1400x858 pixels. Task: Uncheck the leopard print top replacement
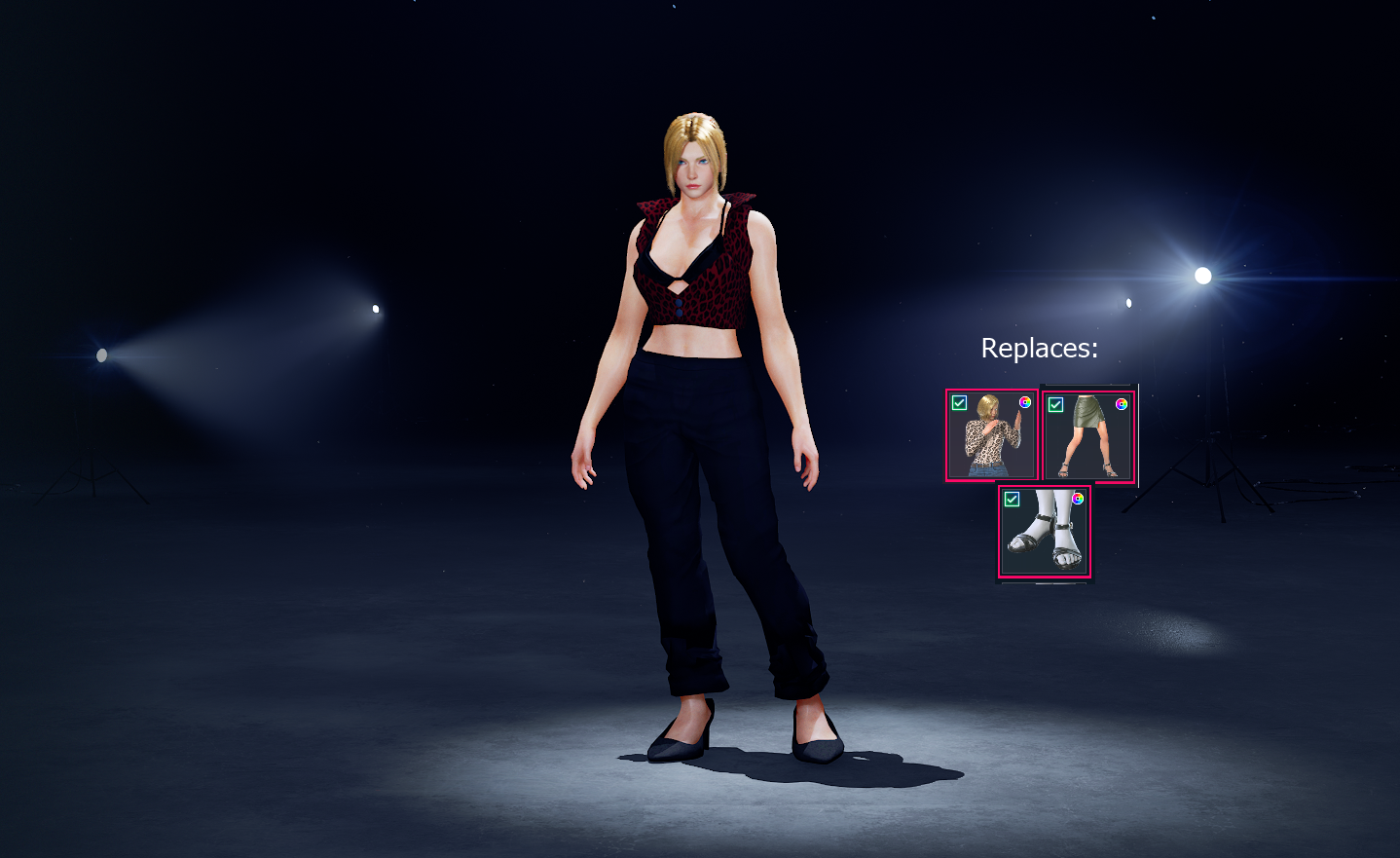pyautogui.click(x=959, y=402)
